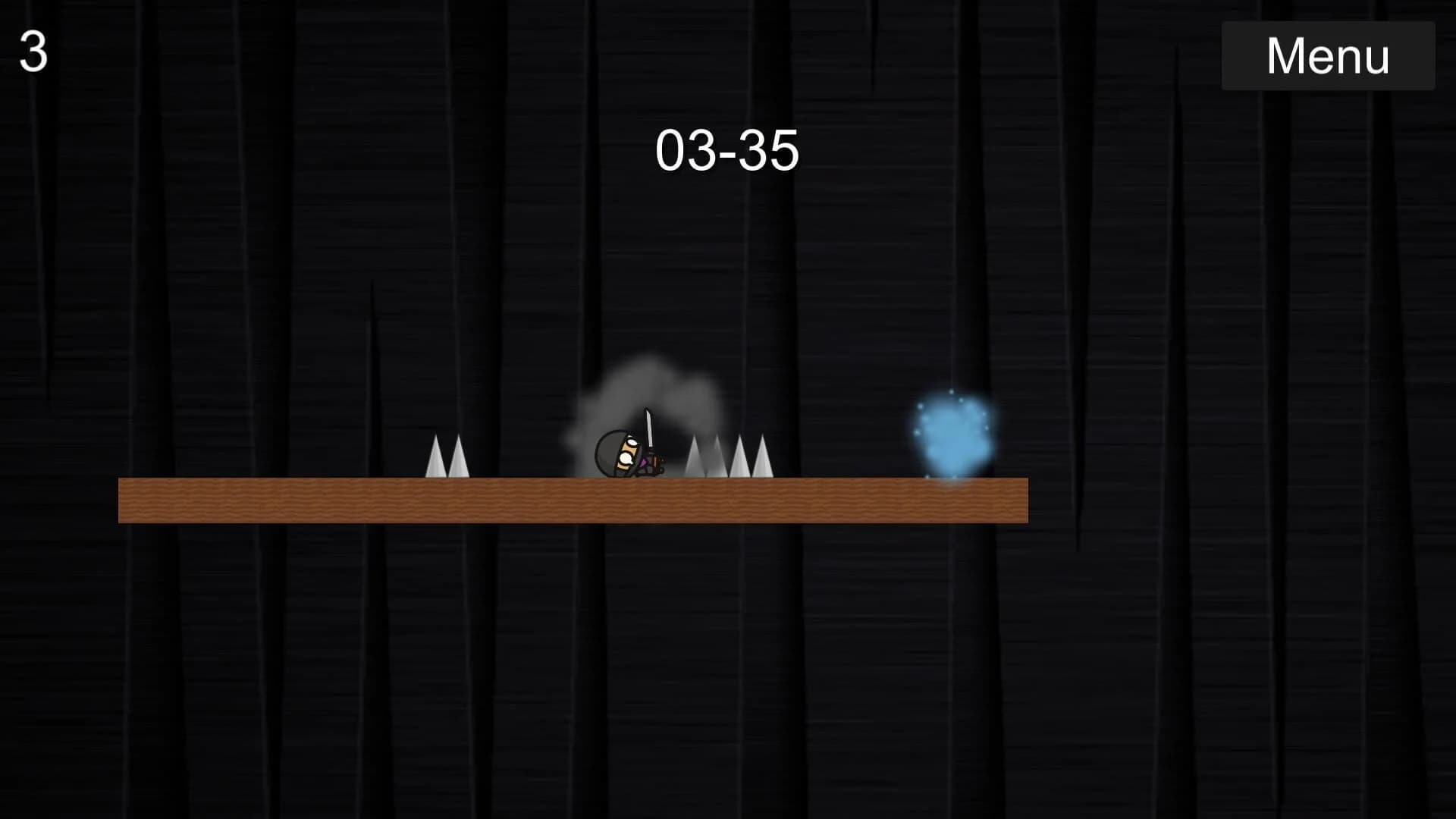Click the center of the blue checkpoint glow
Image resolution: width=1456 pixels, height=819 pixels.
pyautogui.click(x=954, y=432)
